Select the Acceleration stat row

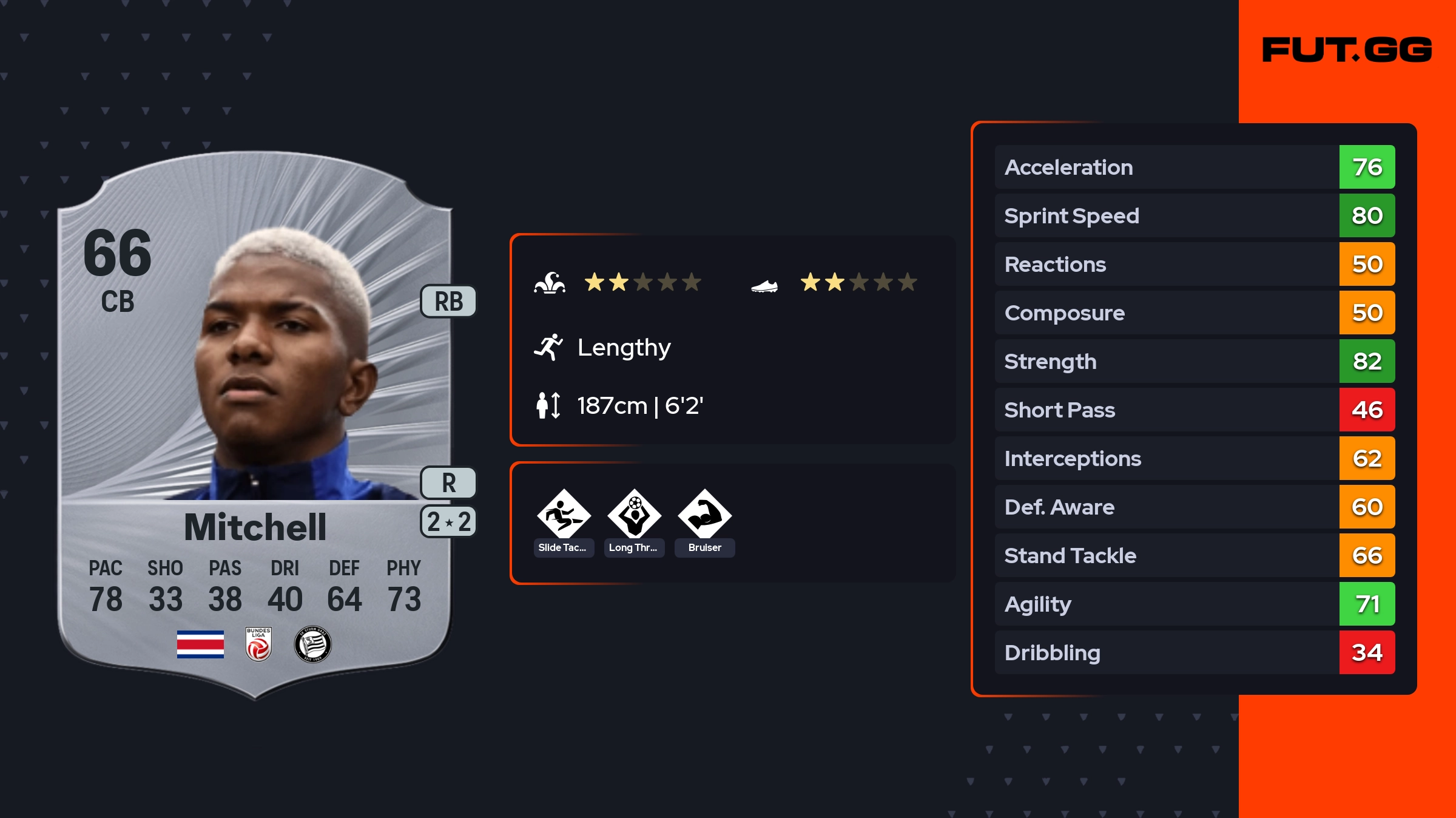tap(1194, 167)
